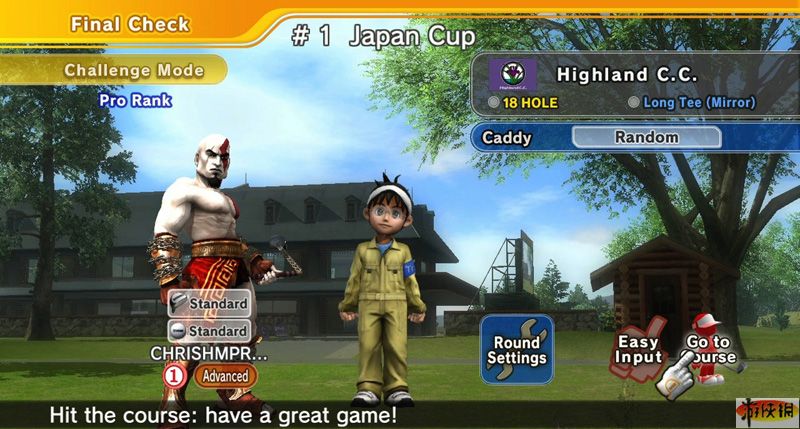Select the Standard club equipment slot
The height and width of the screenshot is (429, 800).
pos(209,303)
